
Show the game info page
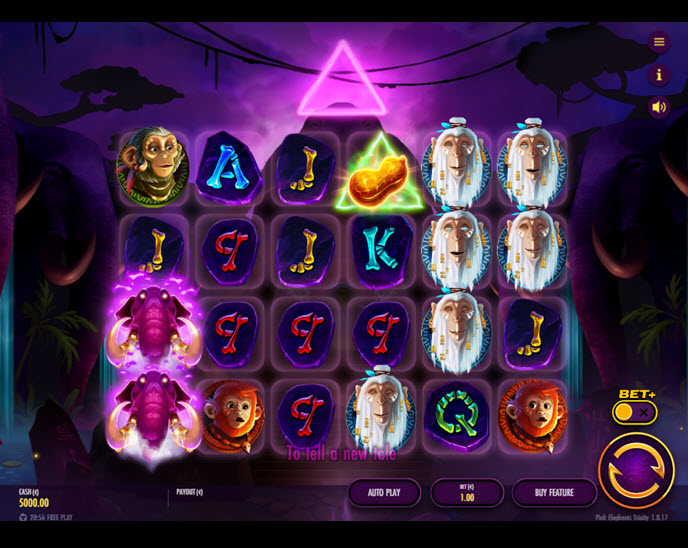pos(659,75)
